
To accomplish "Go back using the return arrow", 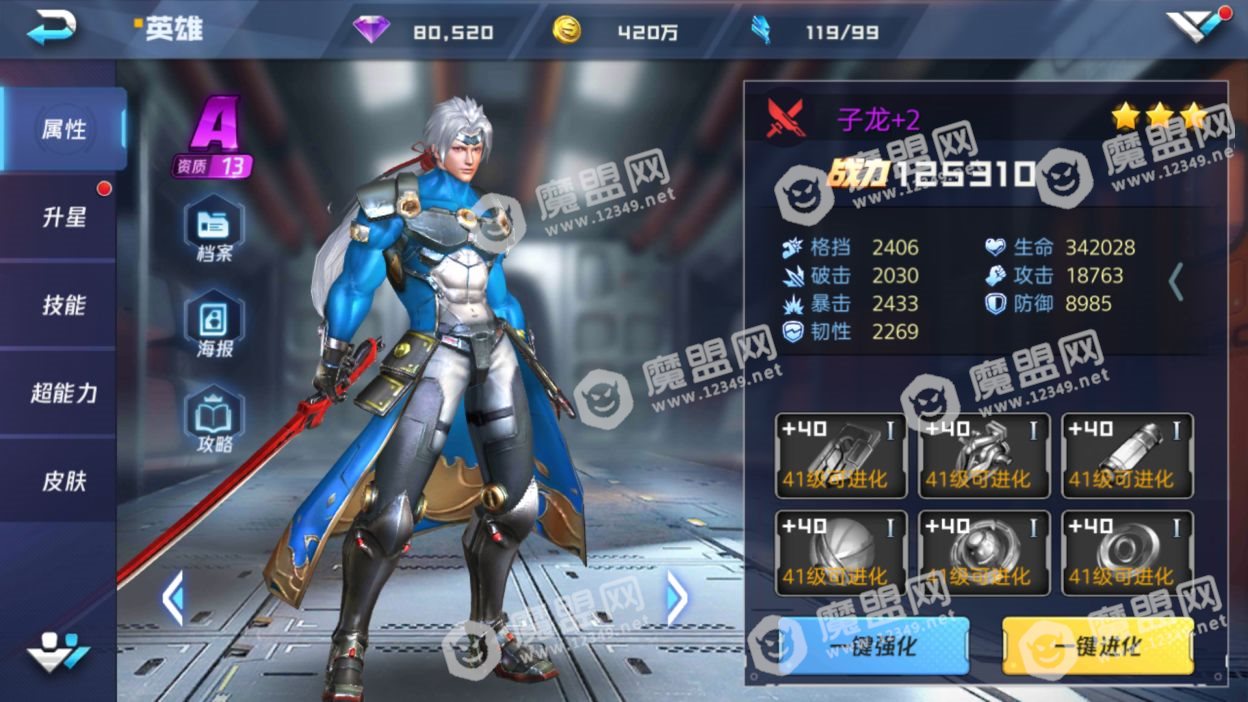I will coord(52,28).
